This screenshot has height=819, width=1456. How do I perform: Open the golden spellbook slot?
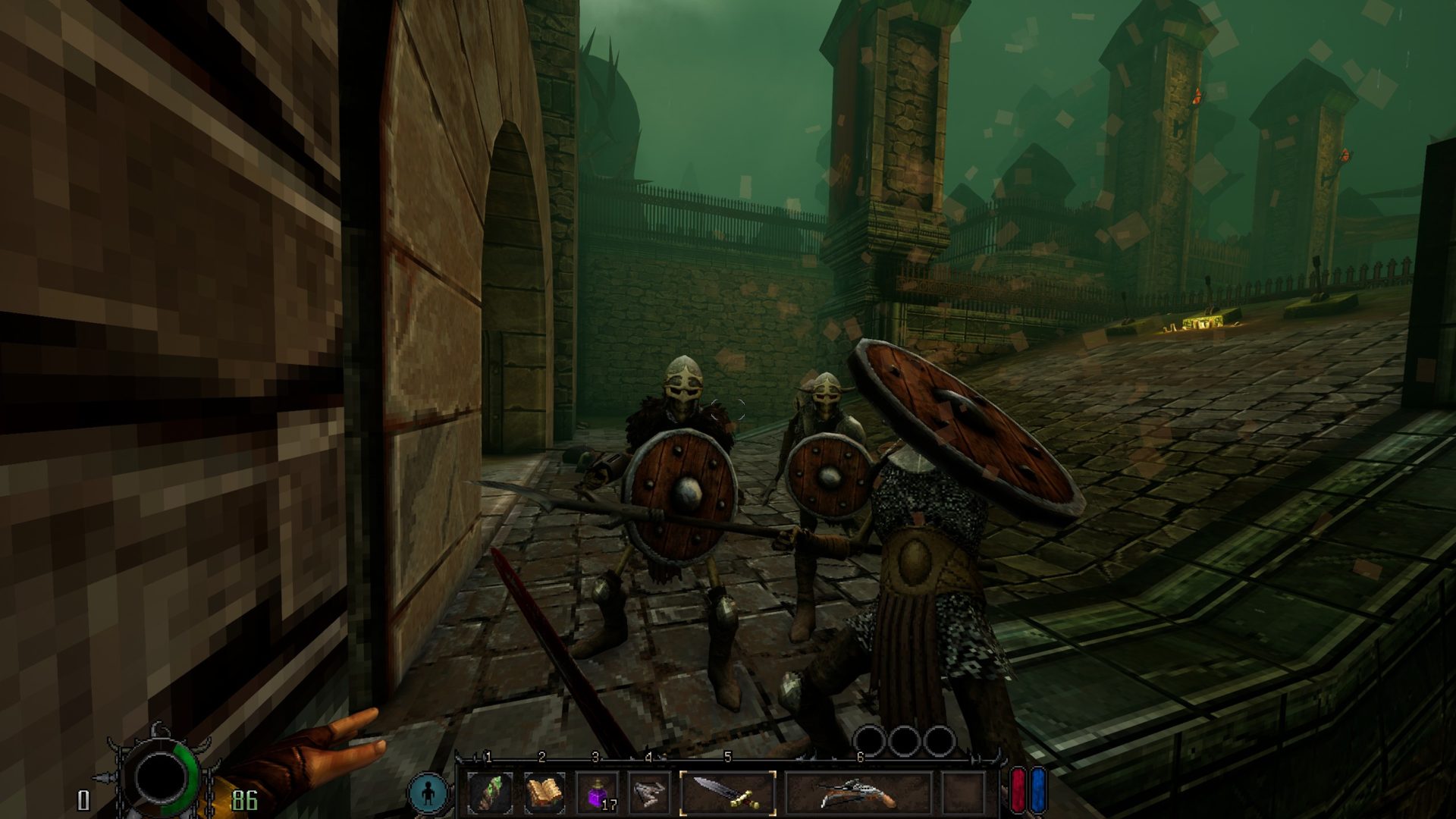tap(544, 793)
